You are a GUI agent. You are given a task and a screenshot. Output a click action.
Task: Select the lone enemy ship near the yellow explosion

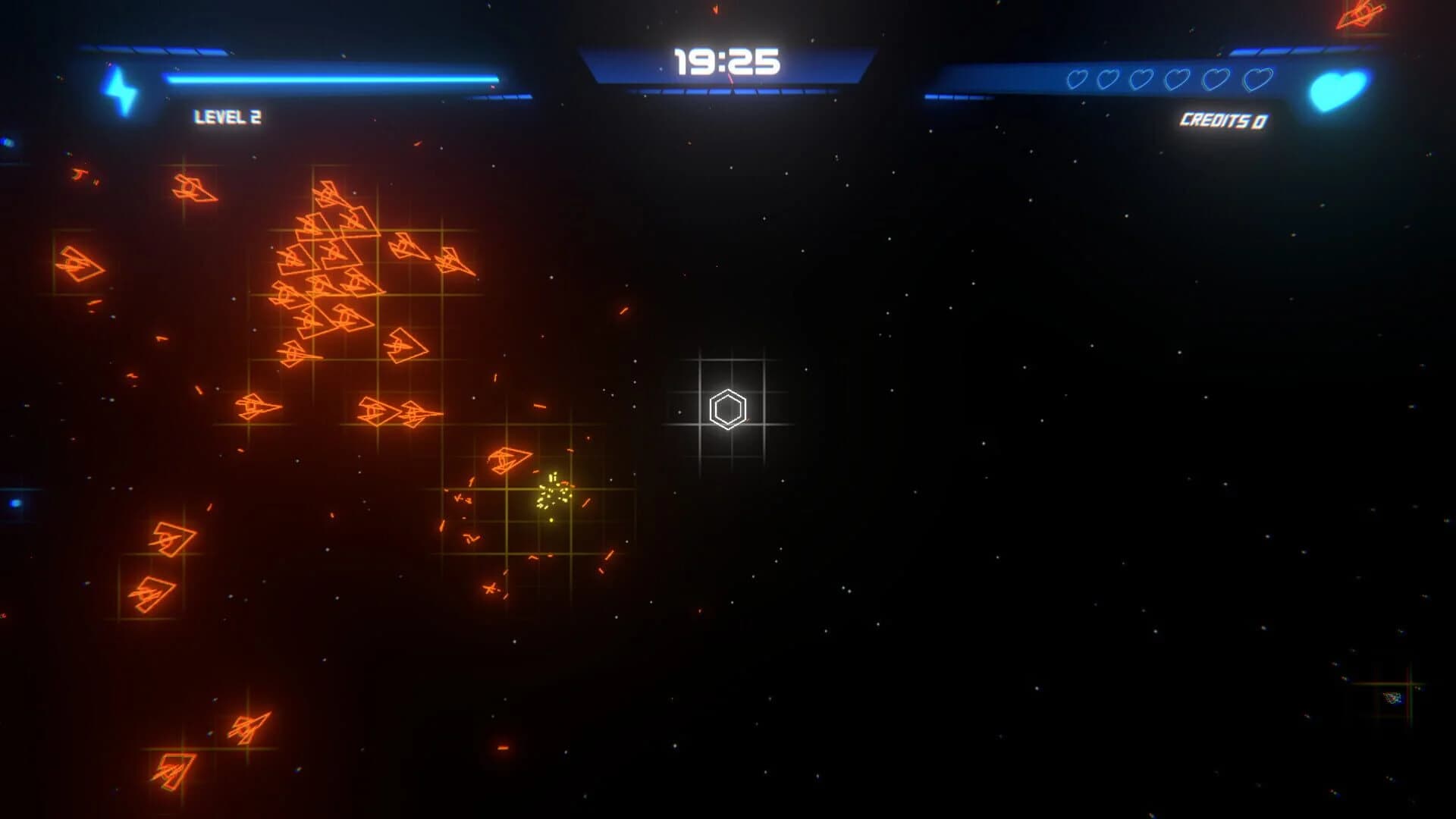click(x=508, y=461)
